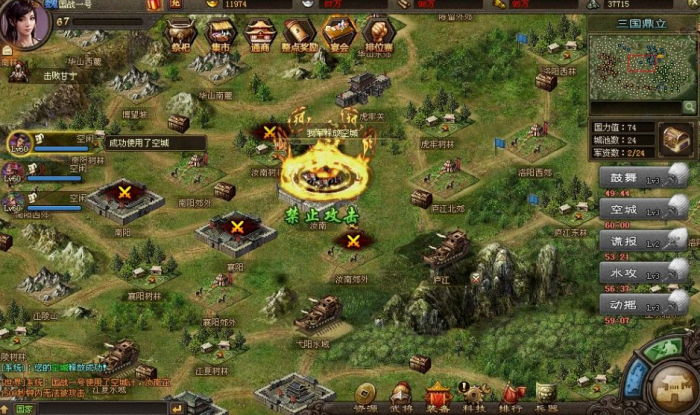Open the treasure chest beside national stats
Image resolution: width=700 pixels, height=415 pixels.
(675, 138)
